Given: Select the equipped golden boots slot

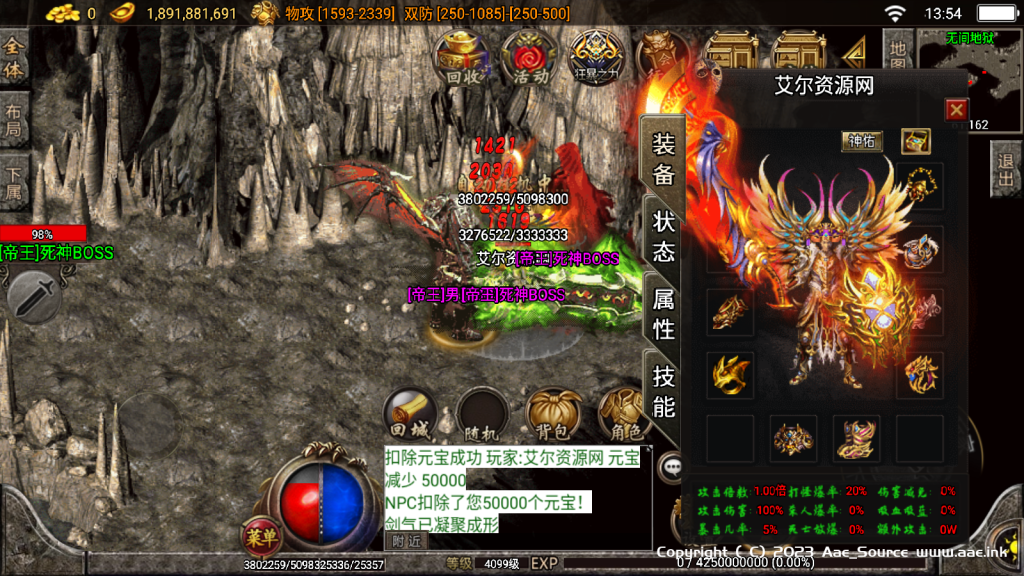Looking at the screenshot, I should tap(856, 437).
